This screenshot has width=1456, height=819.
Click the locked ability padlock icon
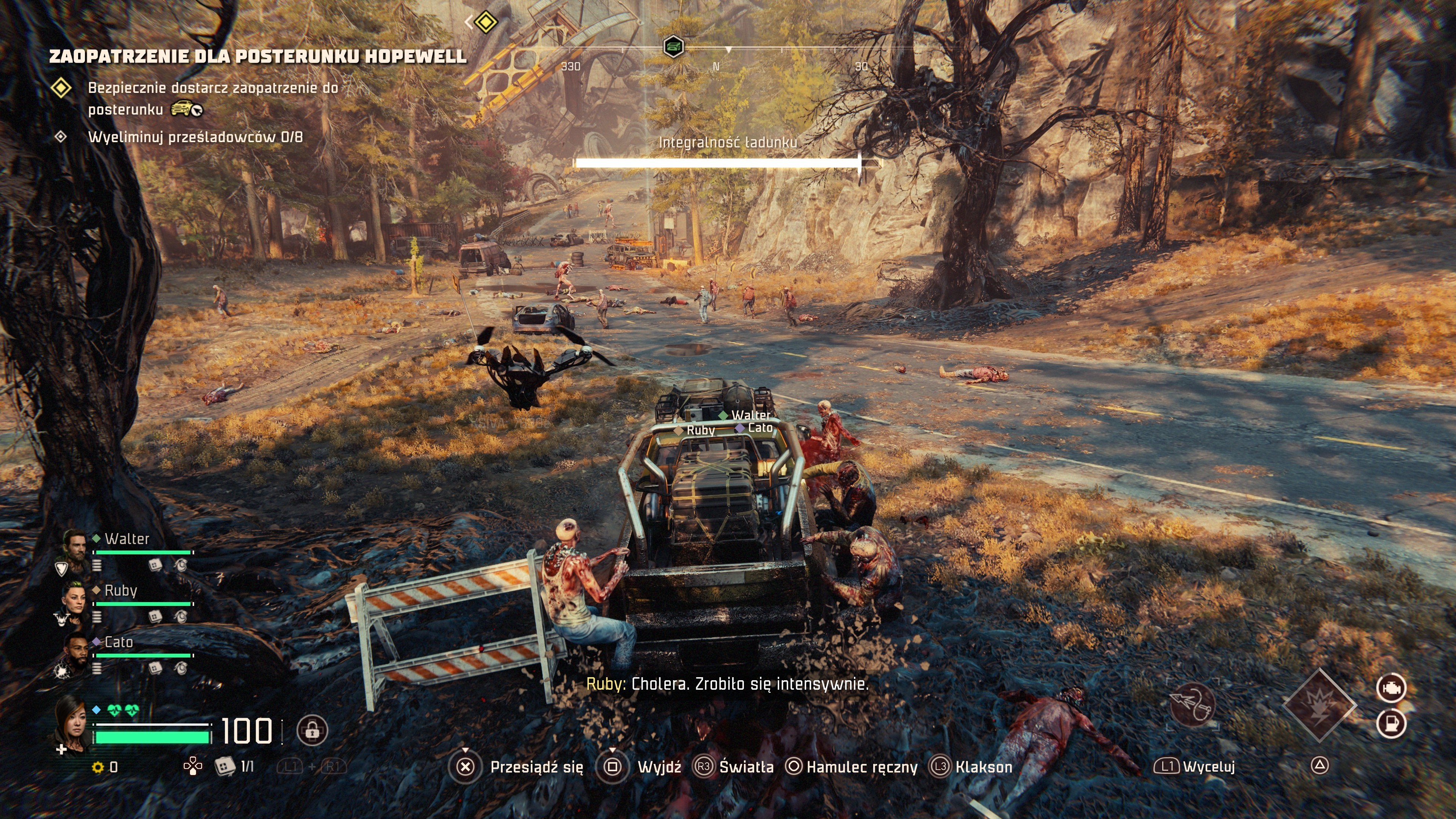[312, 730]
